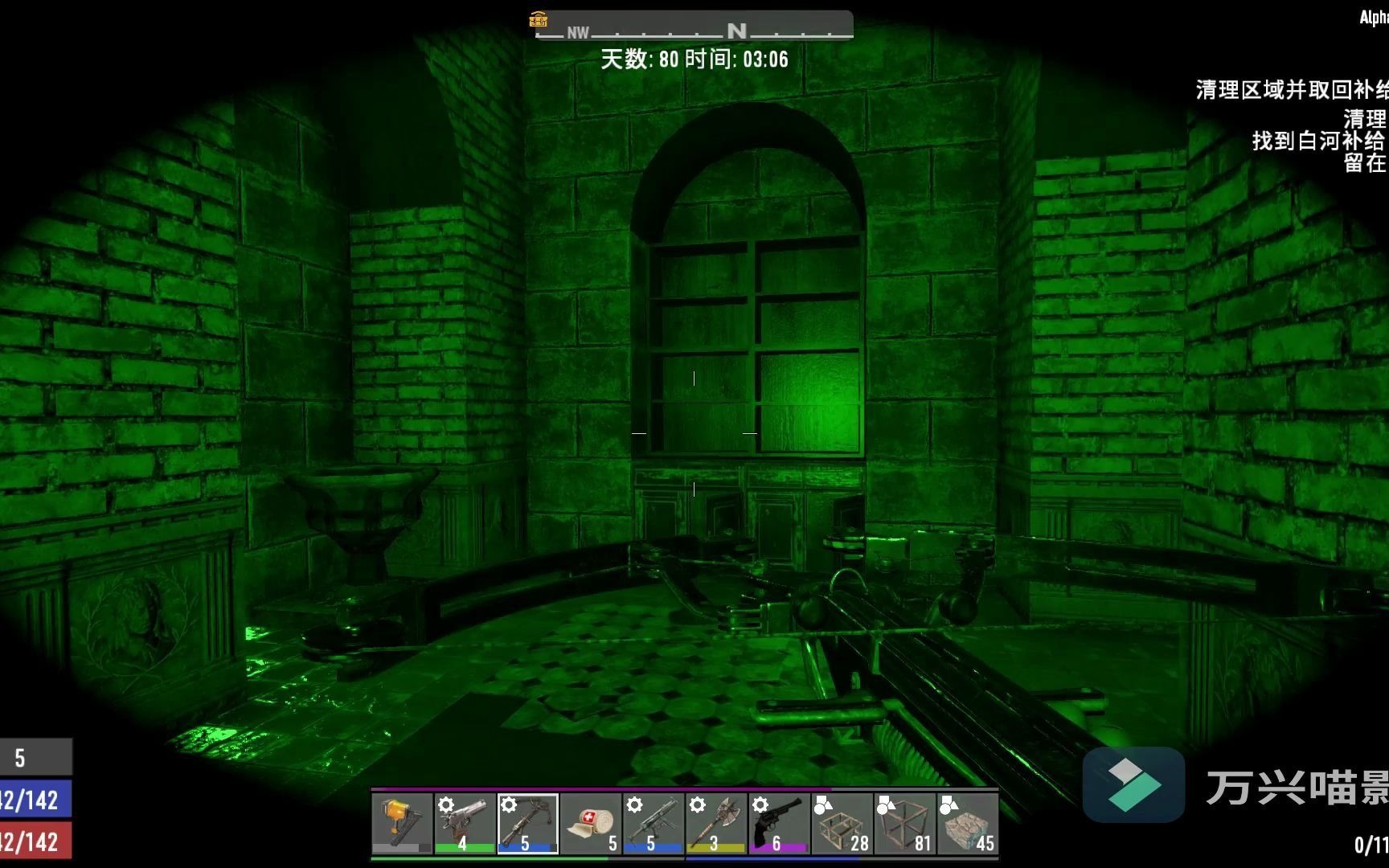Select the crossbow hotbar slot
The height and width of the screenshot is (868, 1389).
[527, 823]
